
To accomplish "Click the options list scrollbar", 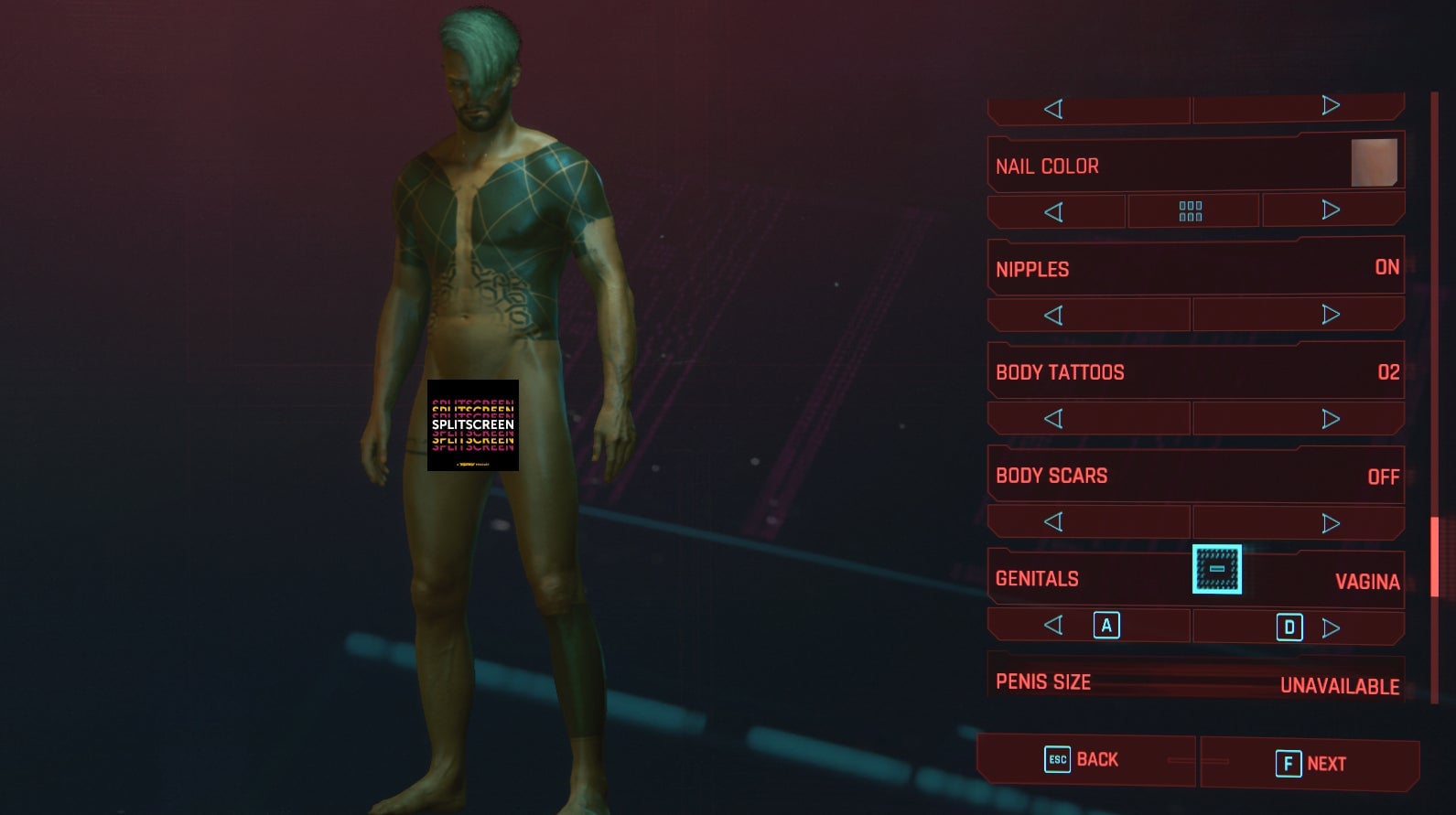I will pyautogui.click(x=1434, y=556).
